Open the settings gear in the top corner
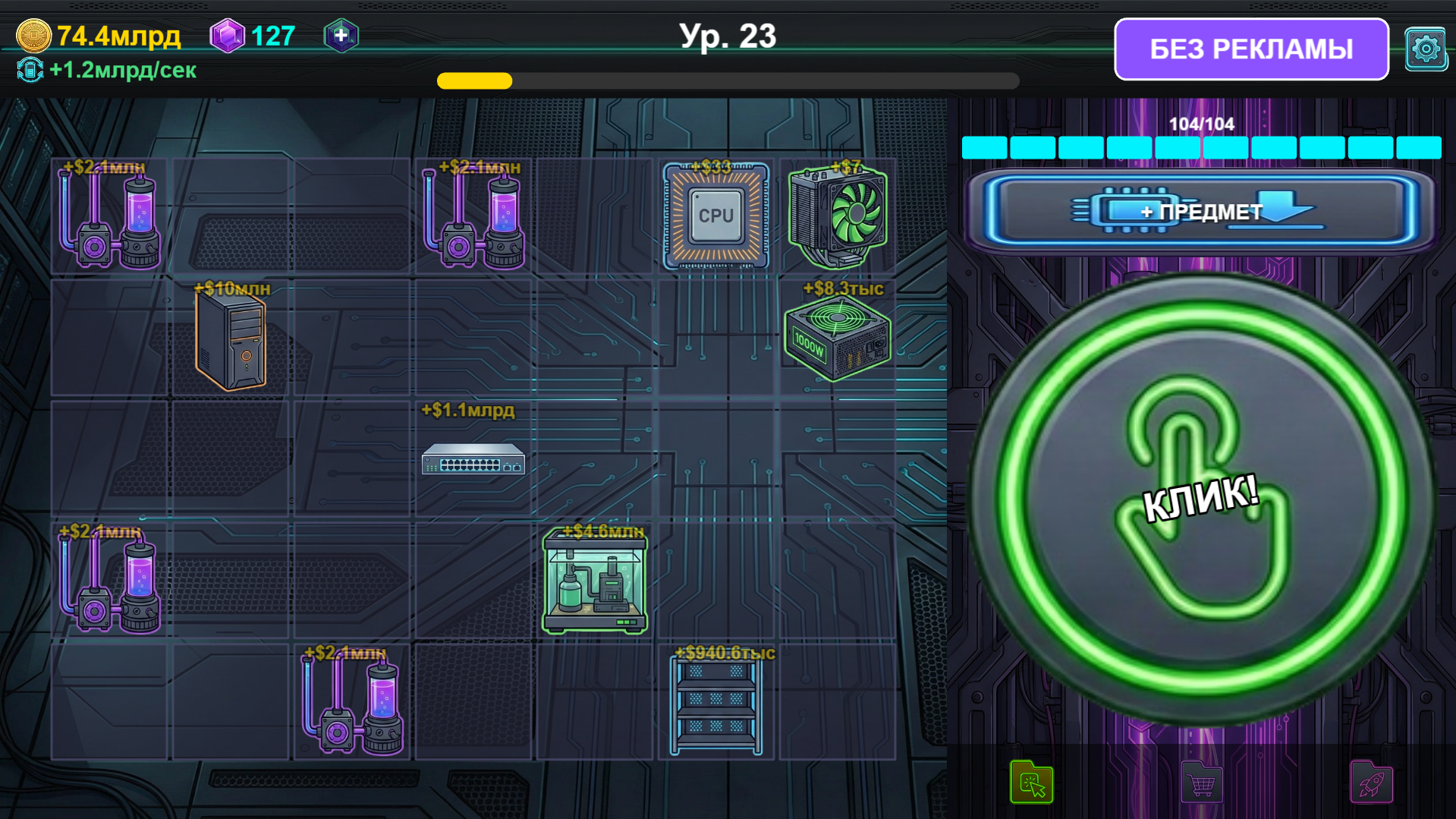 pos(1426,49)
